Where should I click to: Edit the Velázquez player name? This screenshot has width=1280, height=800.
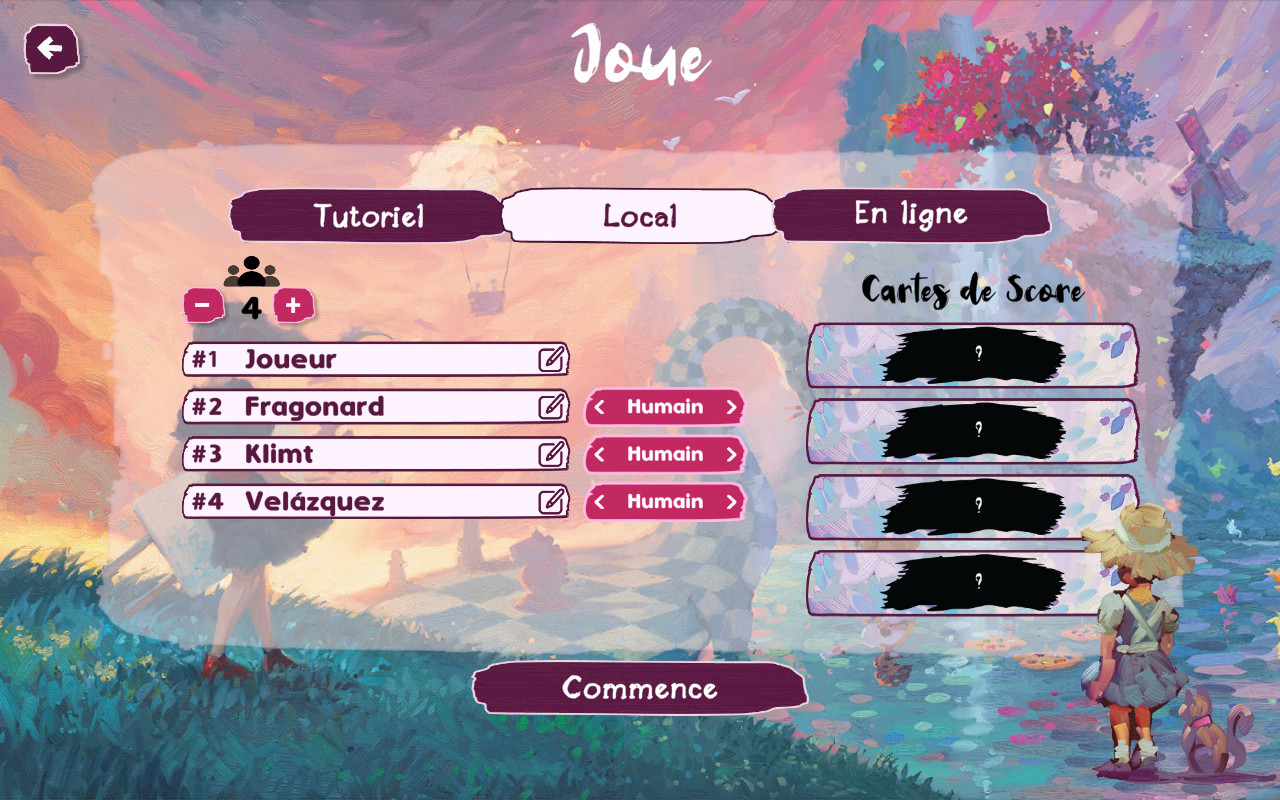(x=552, y=501)
